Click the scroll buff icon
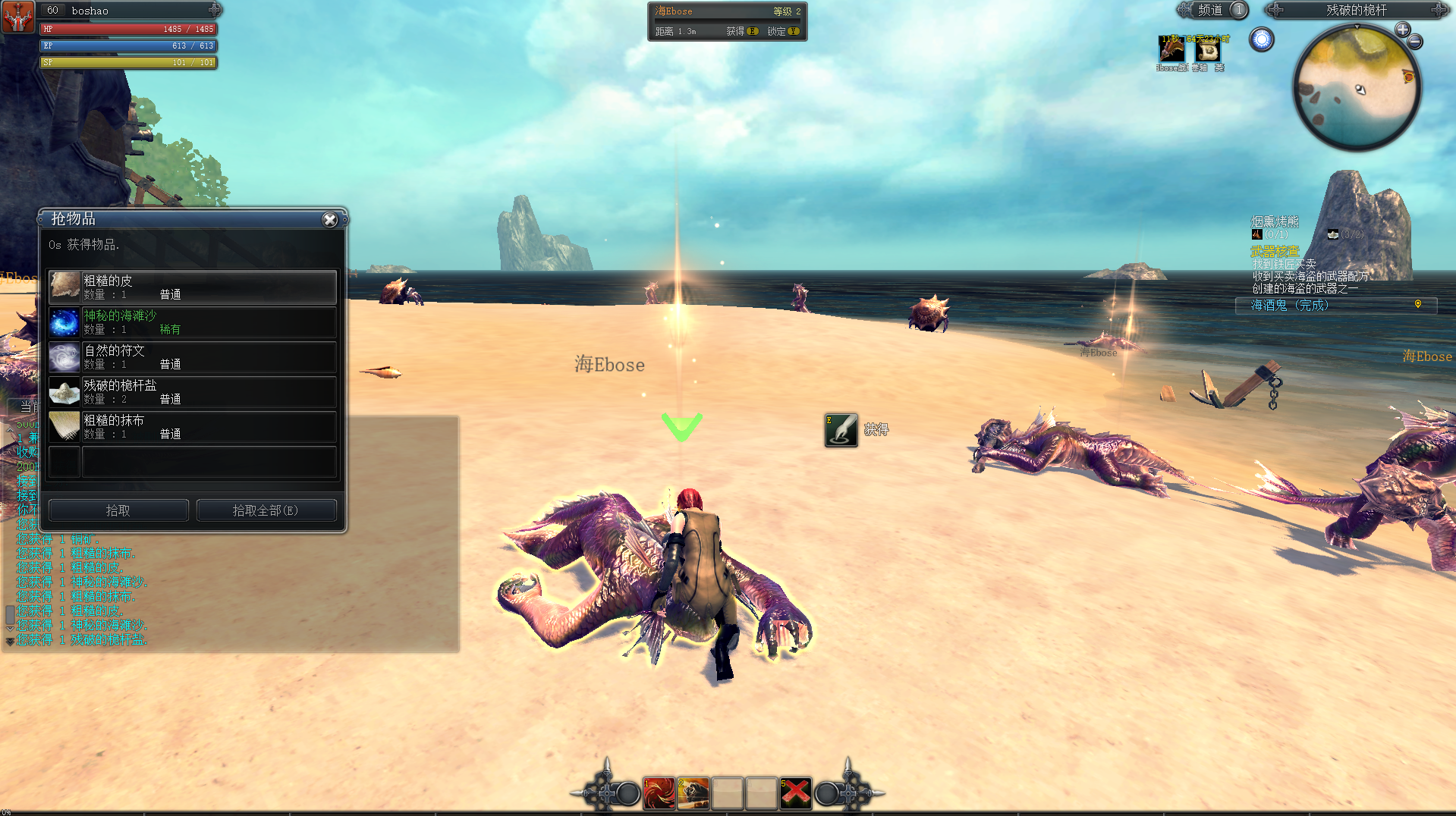 pos(1207,50)
